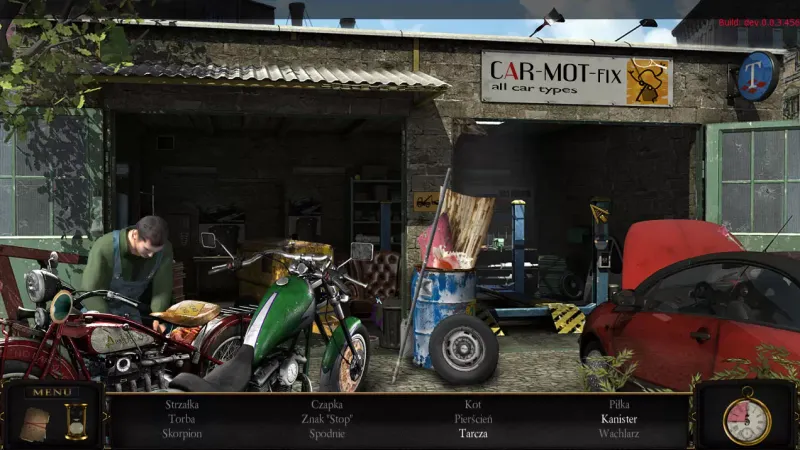Choose 'Torba' from the word list

181,419
